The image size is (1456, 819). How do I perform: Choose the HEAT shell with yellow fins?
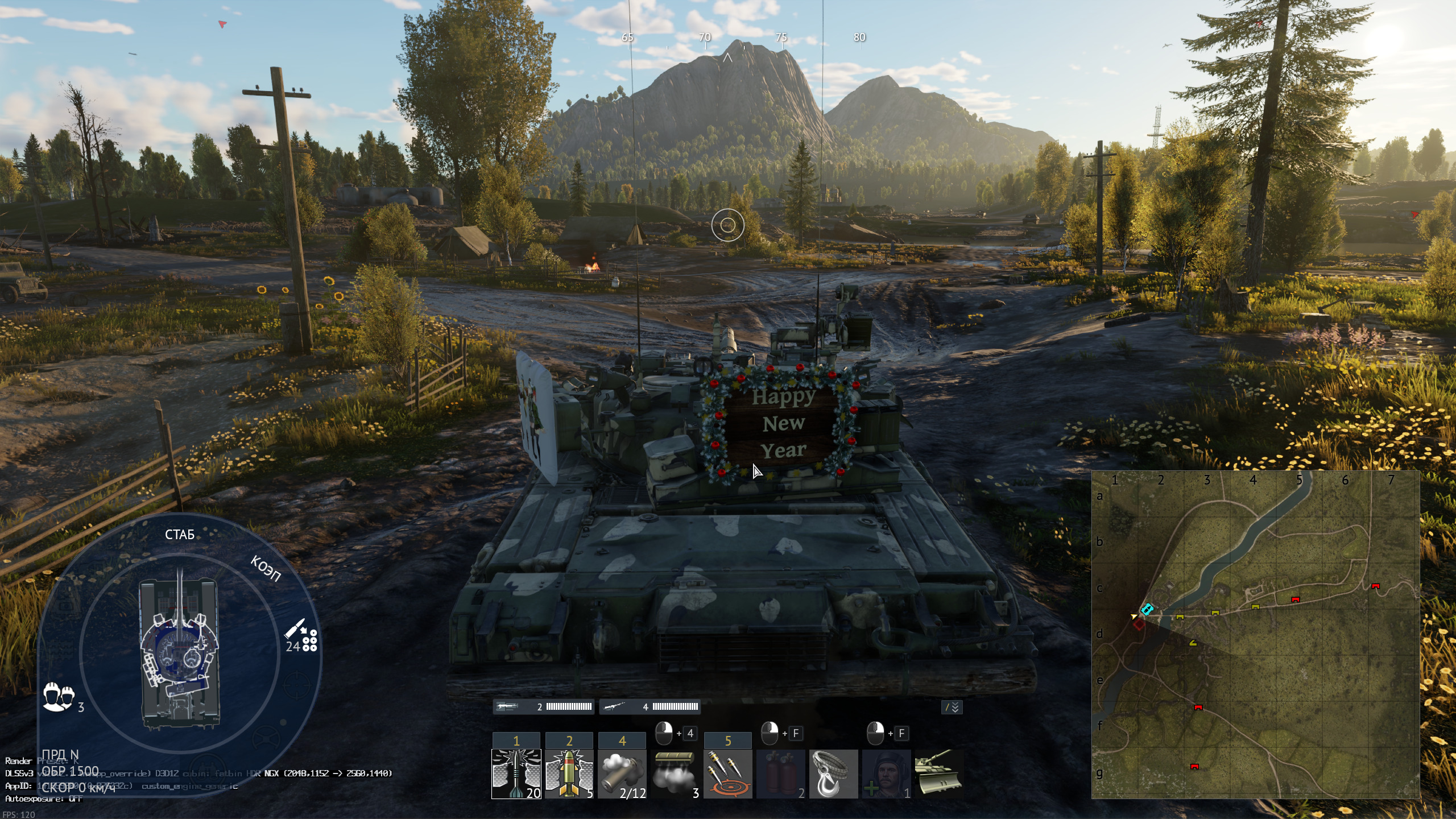(569, 773)
